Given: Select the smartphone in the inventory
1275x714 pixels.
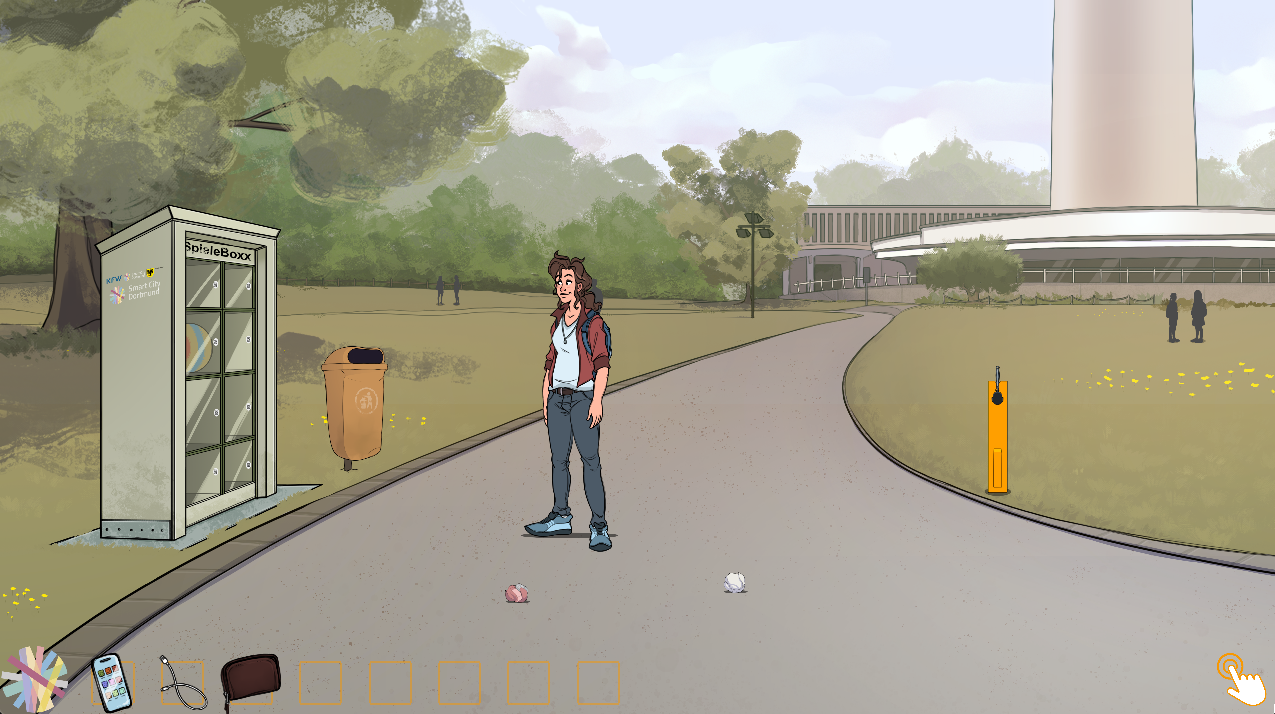Looking at the screenshot, I should (111, 683).
